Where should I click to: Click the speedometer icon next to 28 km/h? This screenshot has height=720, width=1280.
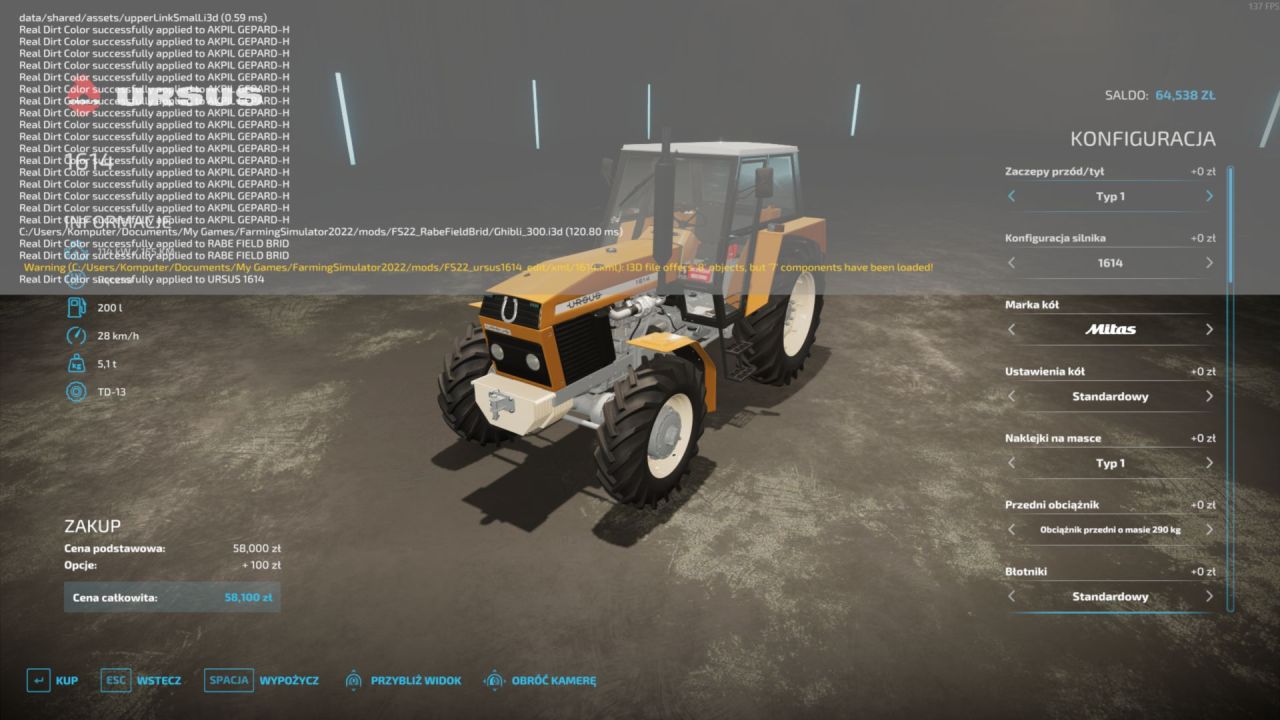pos(76,336)
